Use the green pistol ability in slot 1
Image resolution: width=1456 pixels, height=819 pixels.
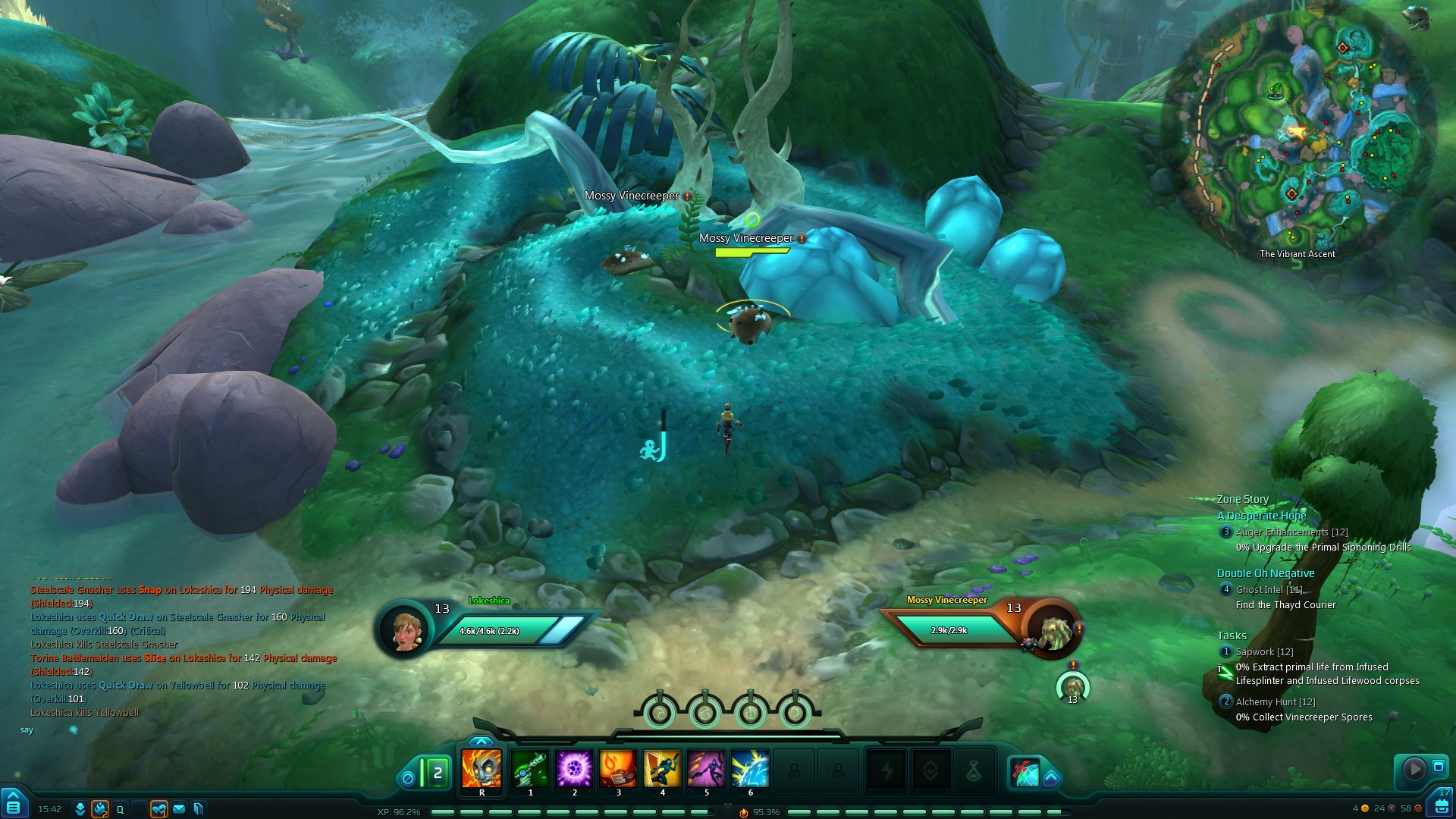pyautogui.click(x=530, y=768)
